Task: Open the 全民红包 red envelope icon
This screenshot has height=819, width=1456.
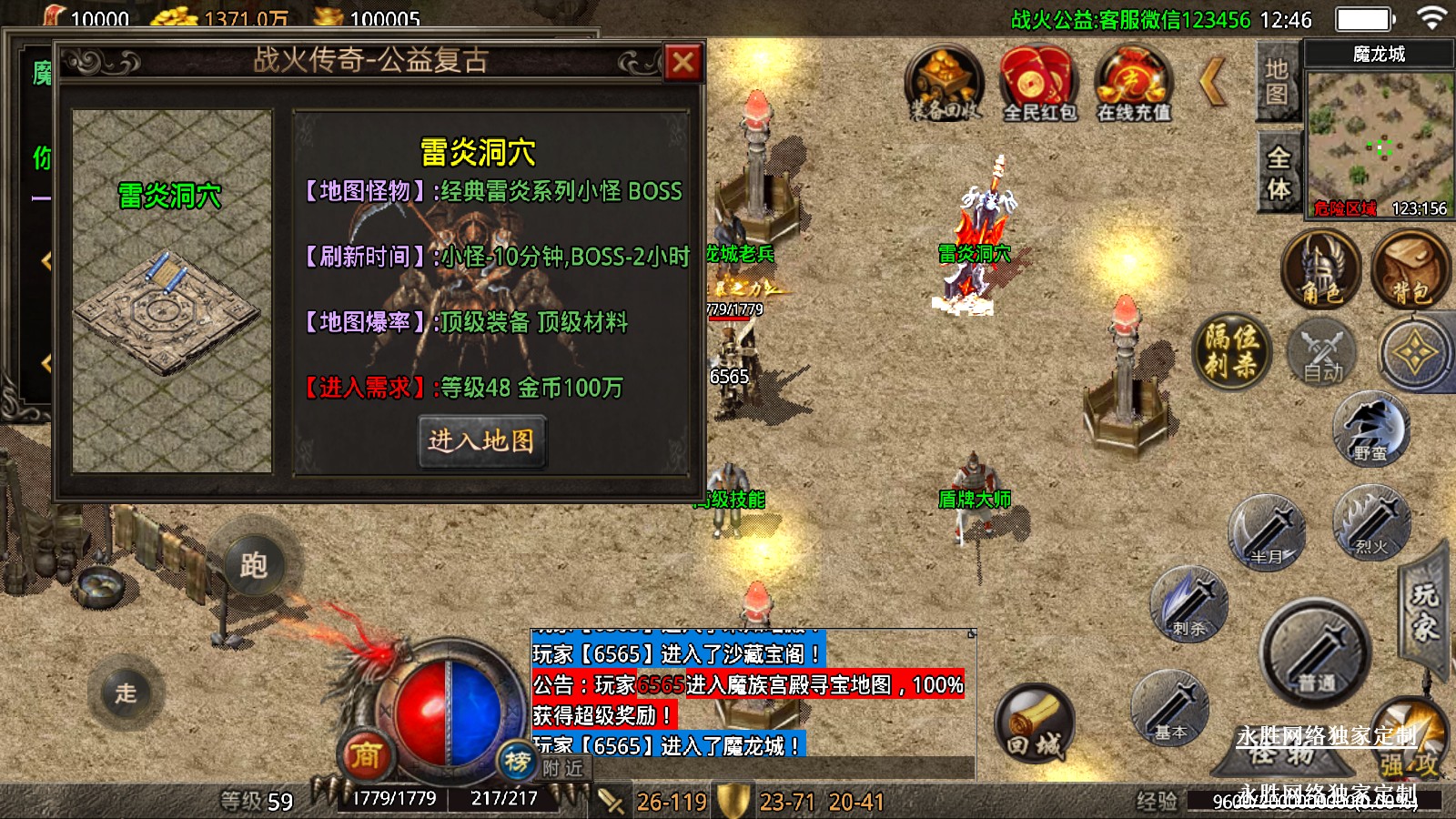Action: pyautogui.click(x=1039, y=84)
